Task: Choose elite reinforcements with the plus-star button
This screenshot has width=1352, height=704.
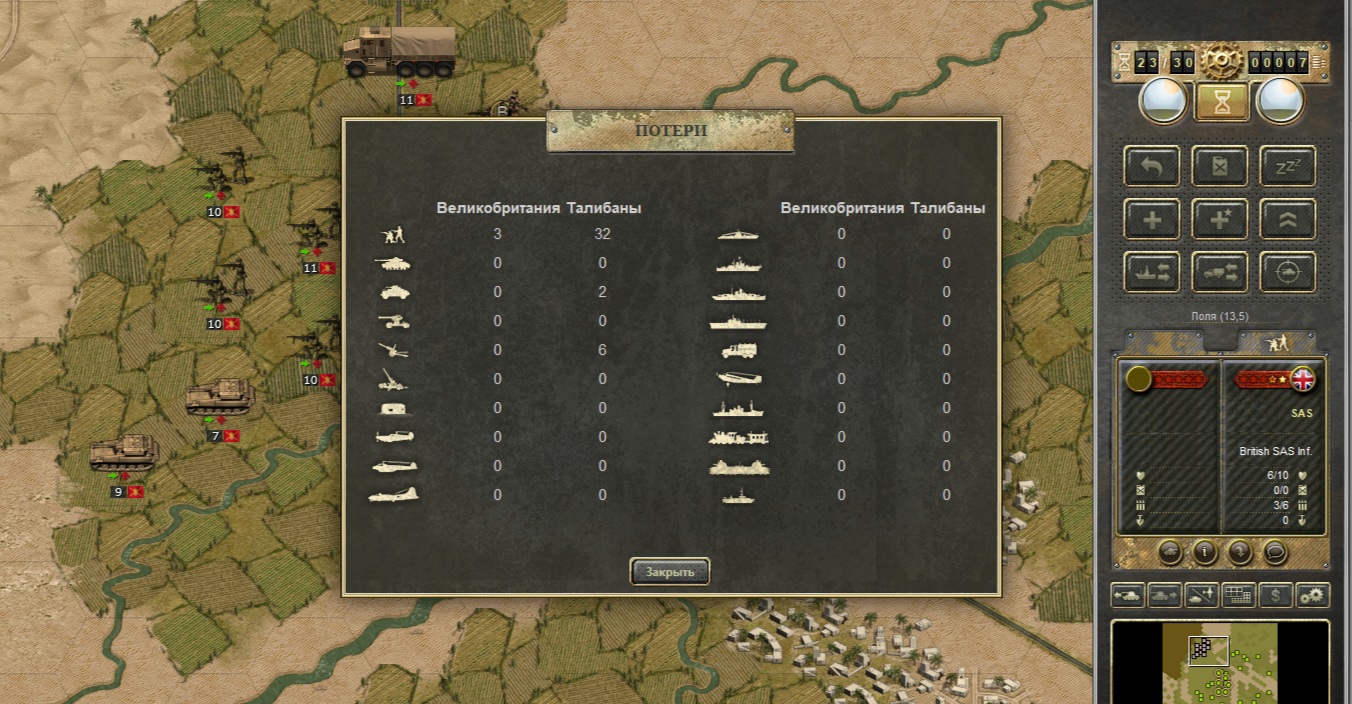Action: pyautogui.click(x=1219, y=219)
